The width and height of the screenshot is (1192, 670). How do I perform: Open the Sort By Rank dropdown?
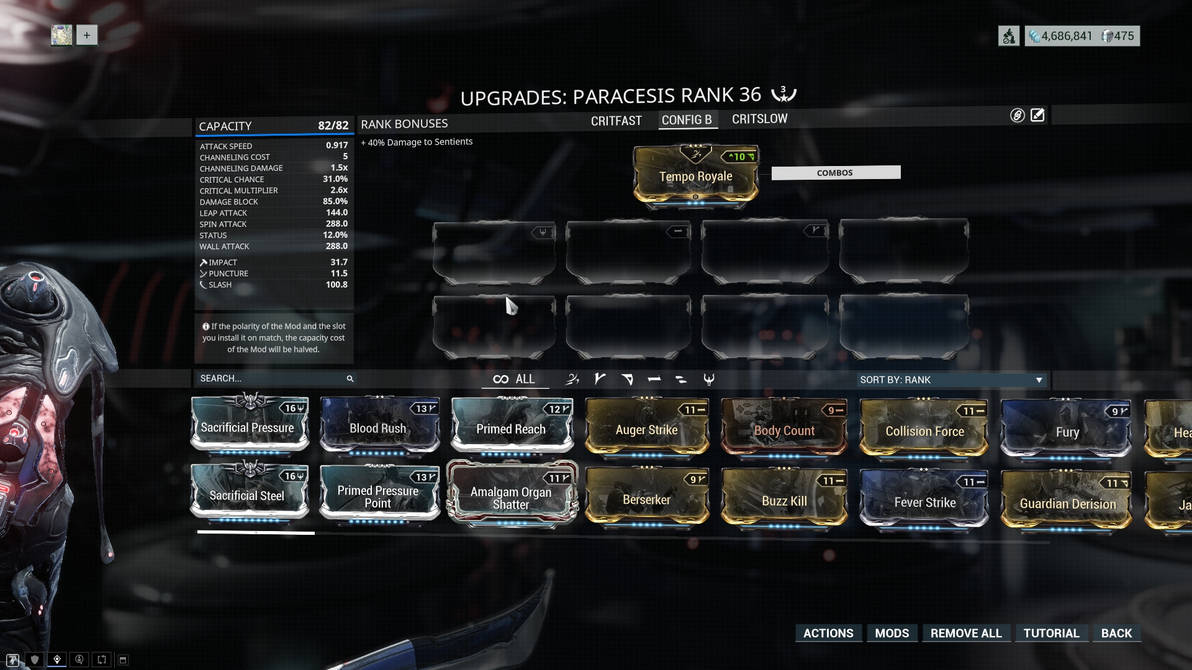[950, 380]
